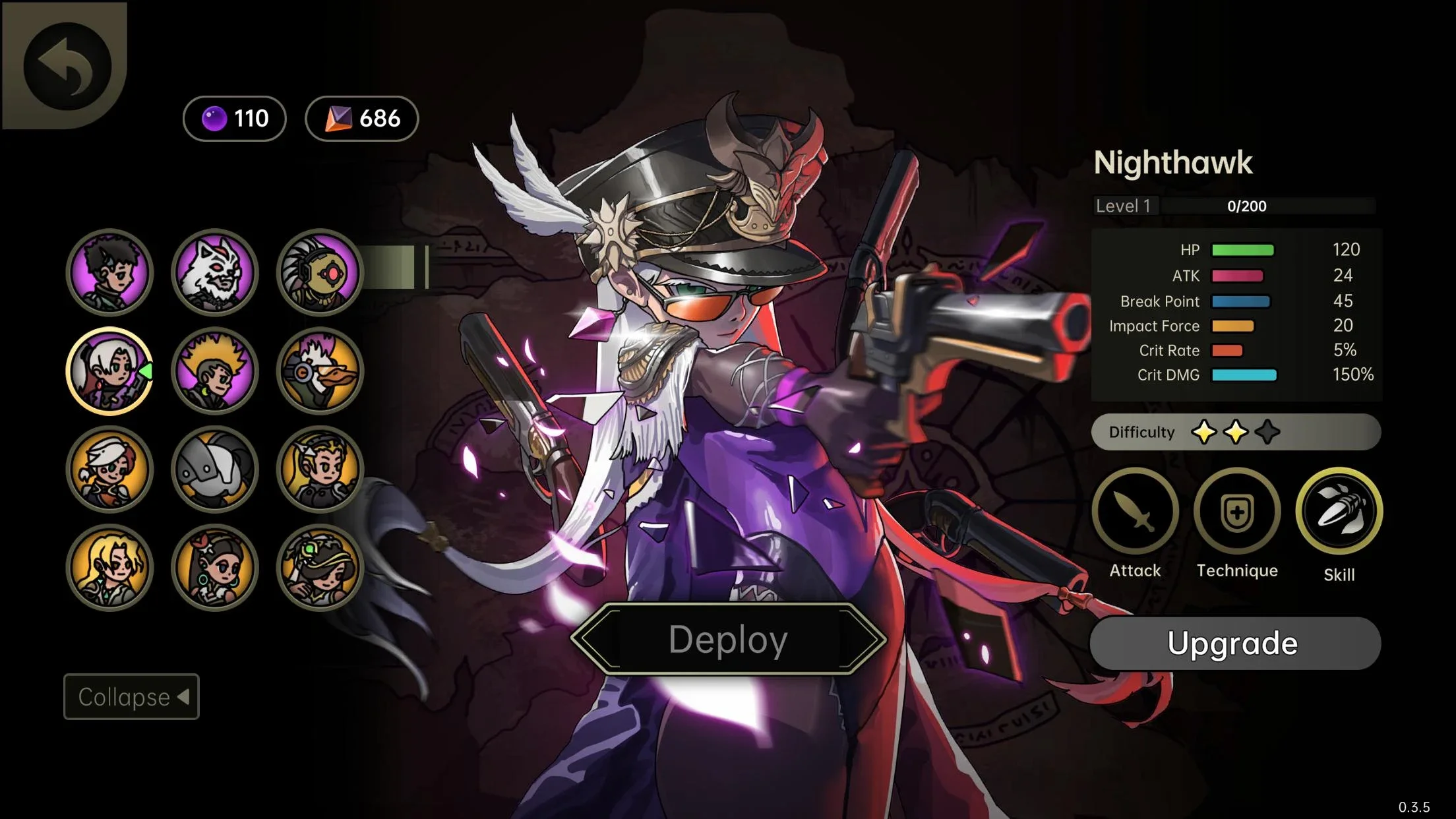Image resolution: width=1456 pixels, height=819 pixels.
Task: Pick the red-eyed gas mask character
Action: point(320,272)
